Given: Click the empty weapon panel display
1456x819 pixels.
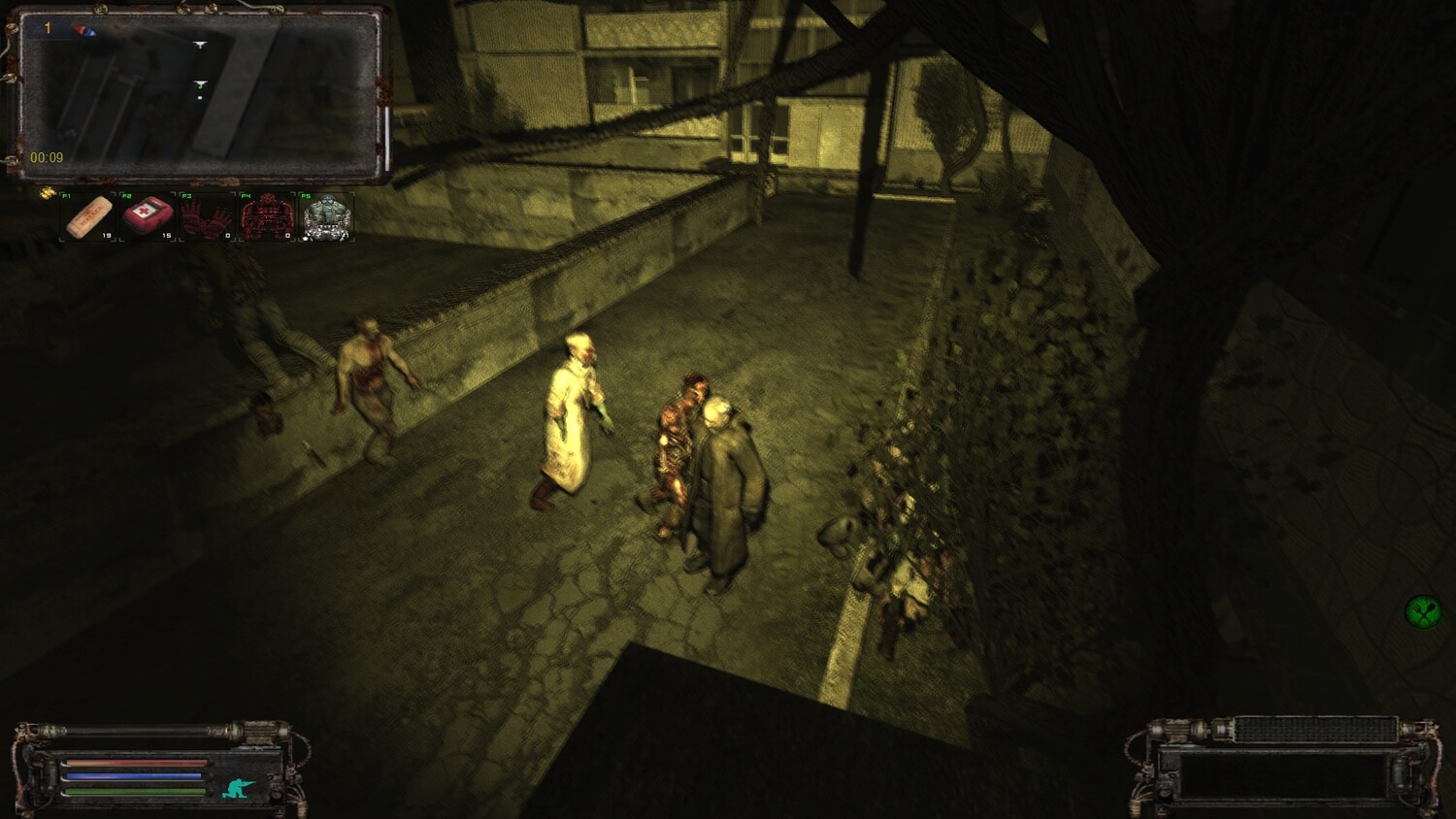Looking at the screenshot, I should [x=1282, y=776].
